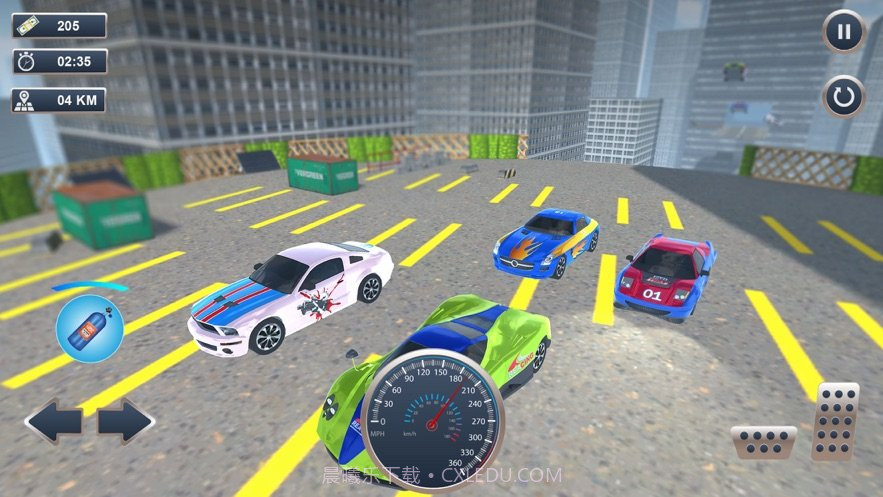The width and height of the screenshot is (883, 497).
Task: Tap the circular restart arrow button
Action: 844,97
